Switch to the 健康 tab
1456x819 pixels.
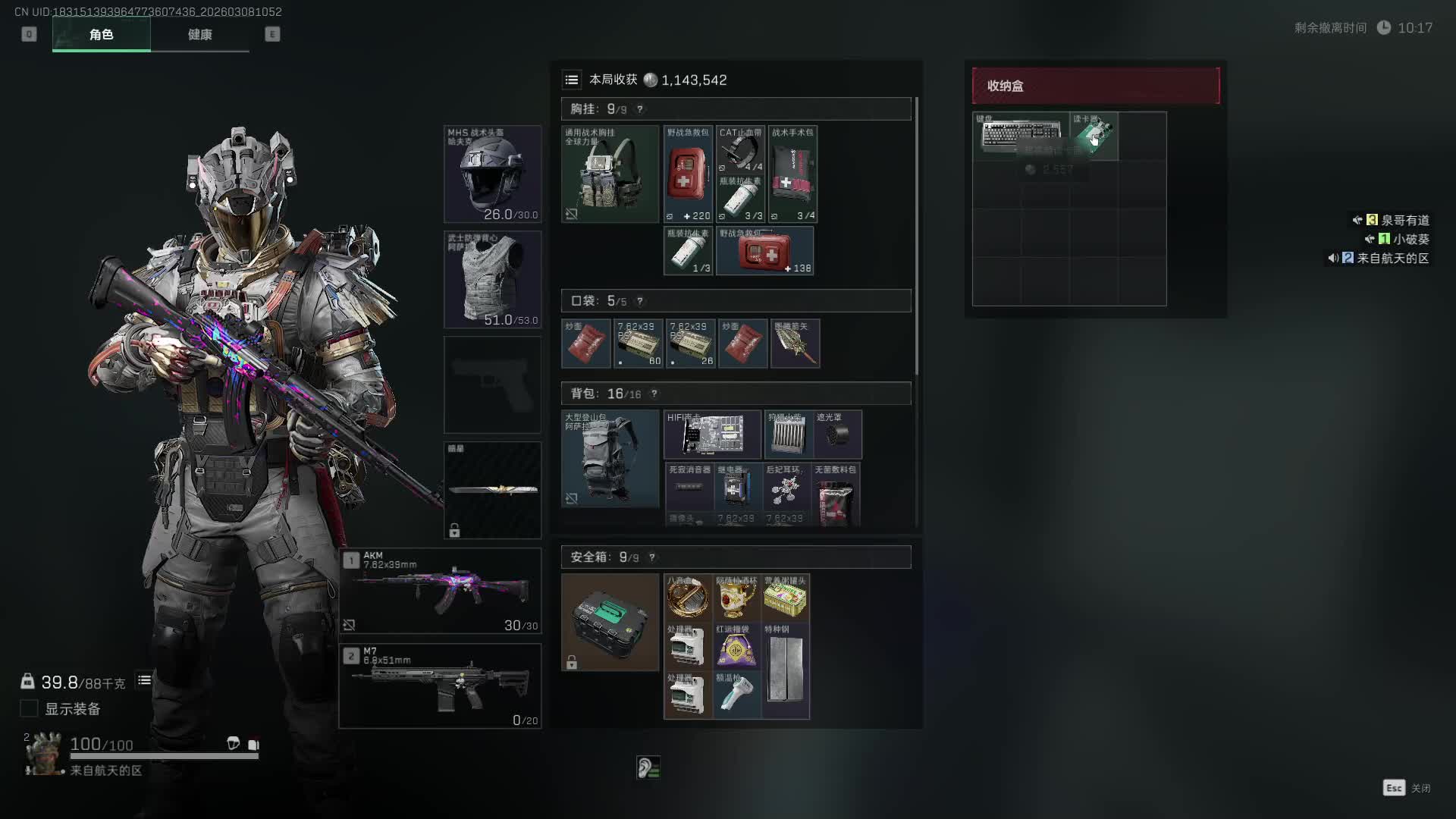pos(199,35)
